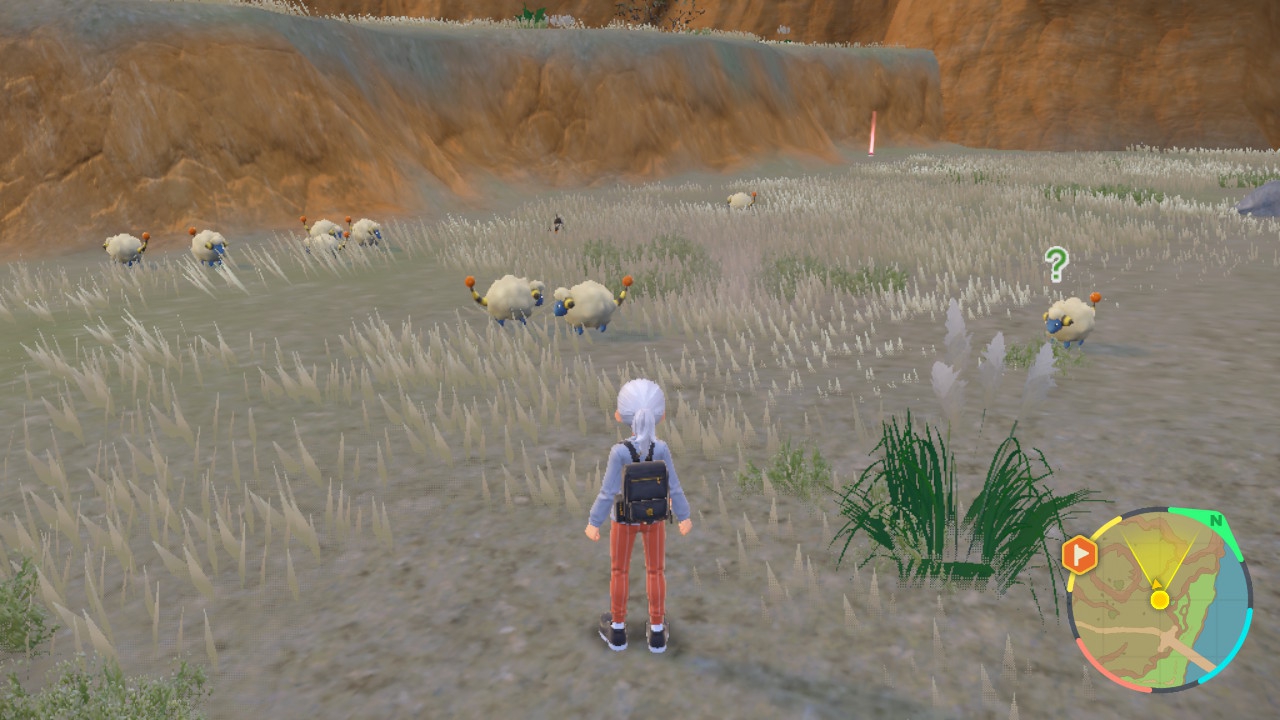This screenshot has width=1280, height=720.
Task: Click the orange flag destination marker
Action: pos(1079,555)
